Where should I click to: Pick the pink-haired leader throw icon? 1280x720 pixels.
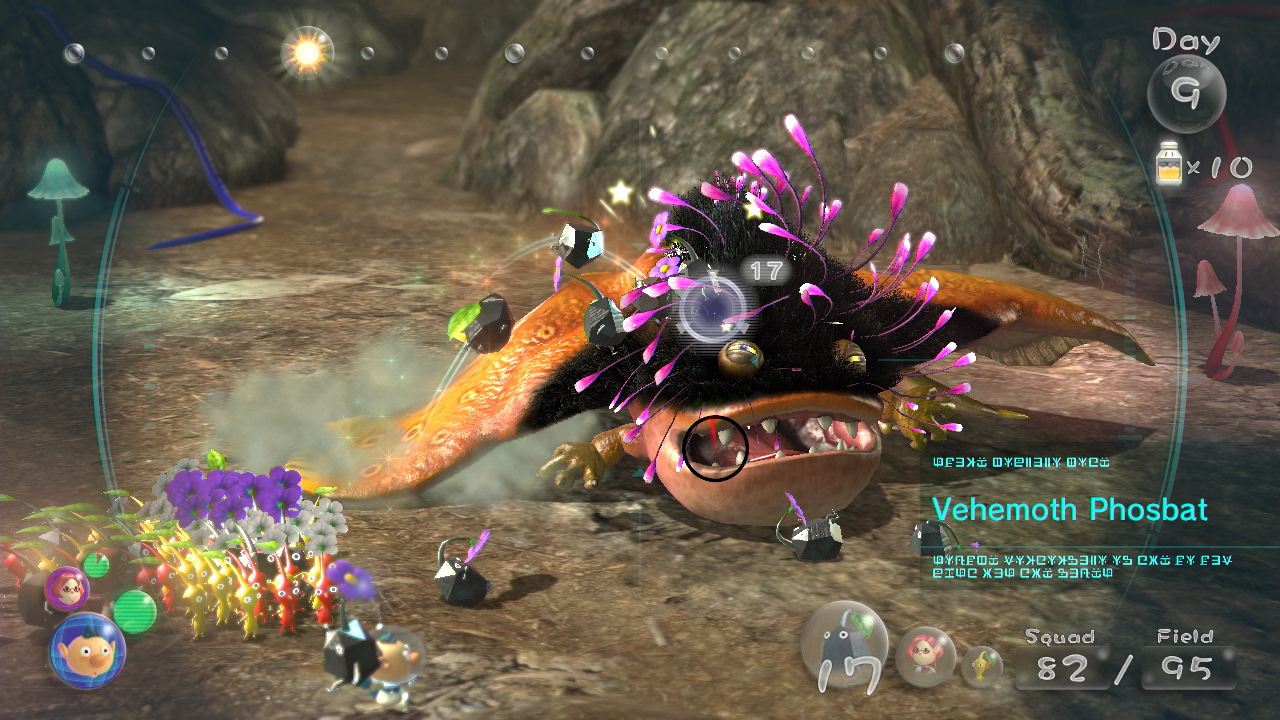[x=925, y=656]
